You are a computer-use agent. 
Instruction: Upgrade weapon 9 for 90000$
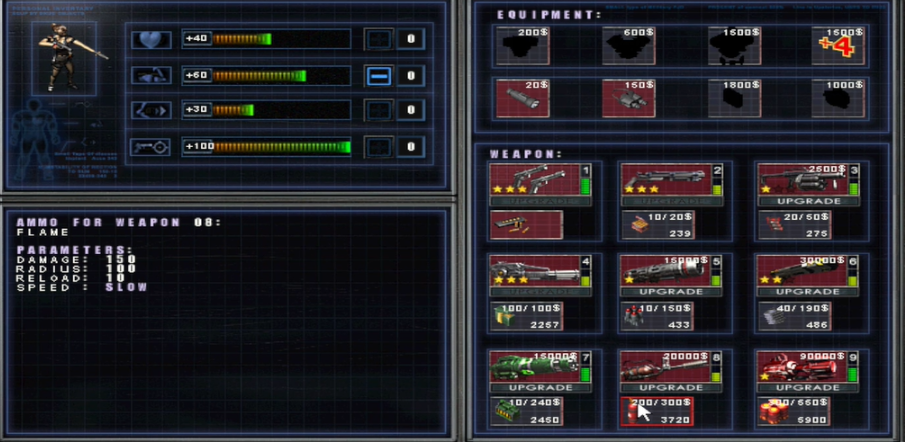coord(810,387)
